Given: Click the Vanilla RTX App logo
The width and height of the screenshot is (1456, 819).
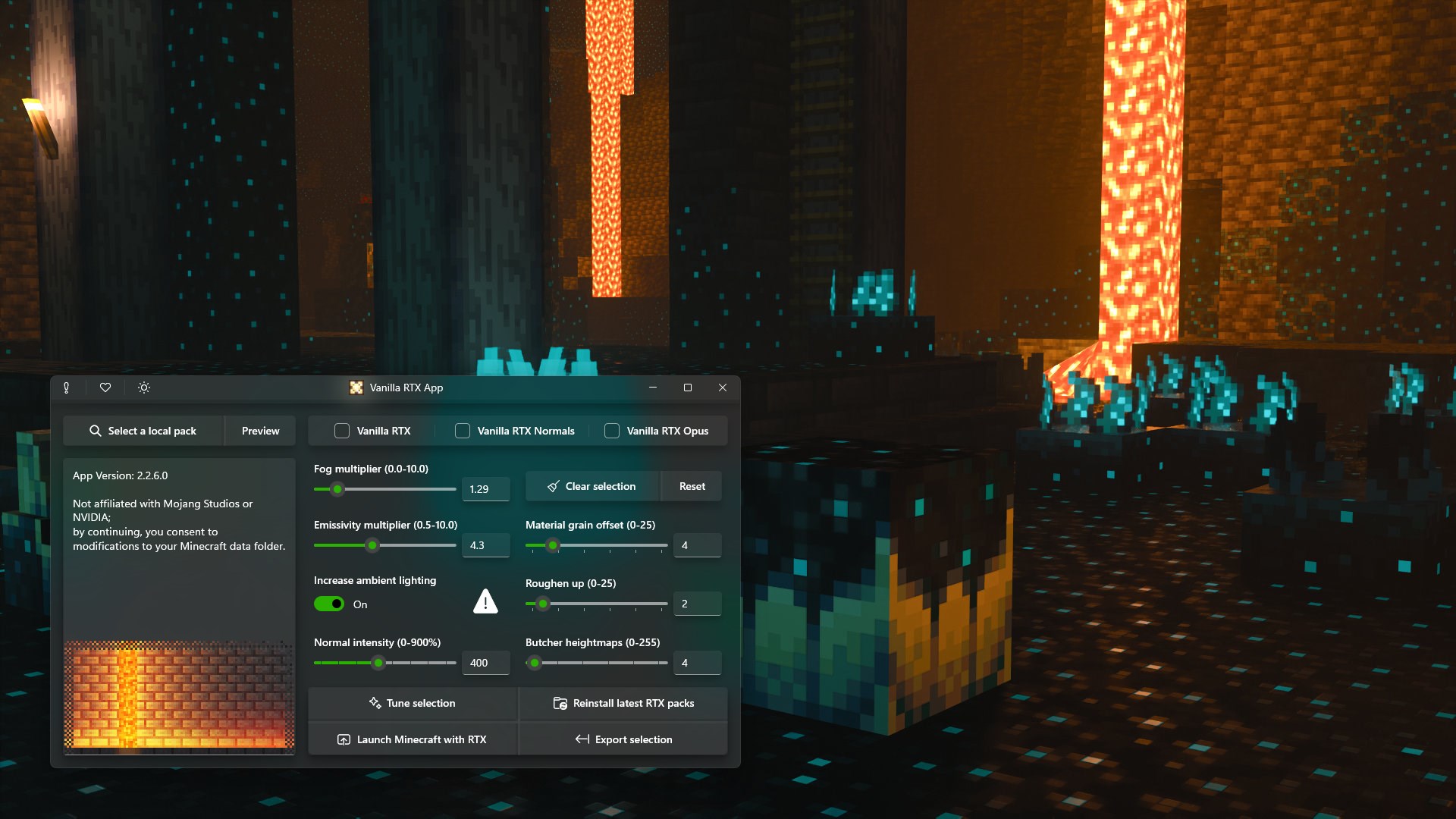Looking at the screenshot, I should coord(356,388).
